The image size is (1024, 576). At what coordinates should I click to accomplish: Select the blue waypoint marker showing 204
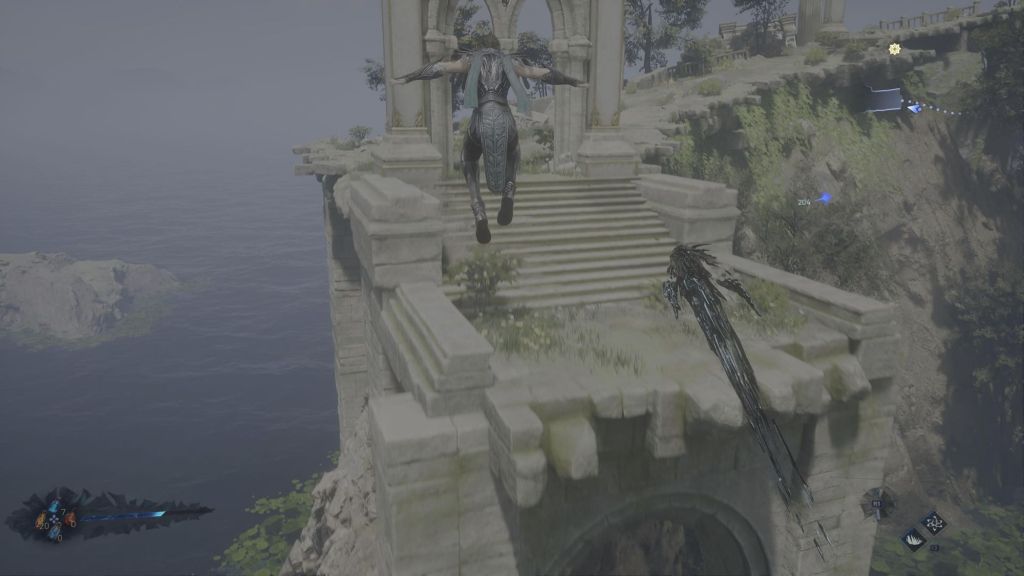click(823, 200)
